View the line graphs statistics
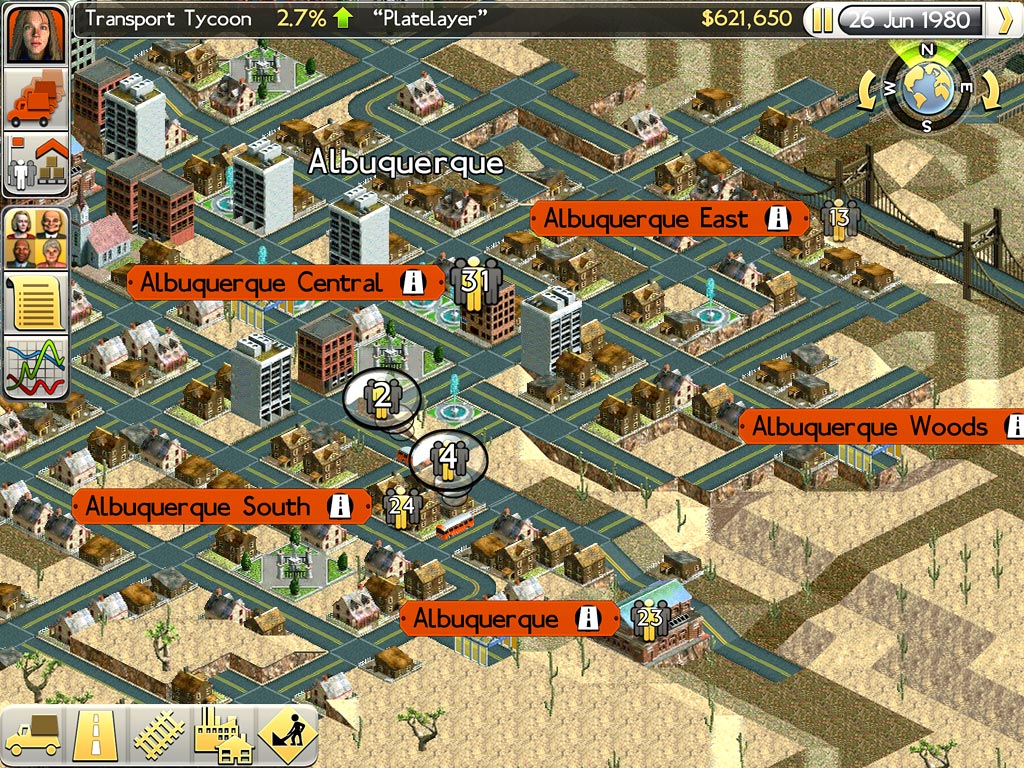The image size is (1024, 768). pos(38,367)
